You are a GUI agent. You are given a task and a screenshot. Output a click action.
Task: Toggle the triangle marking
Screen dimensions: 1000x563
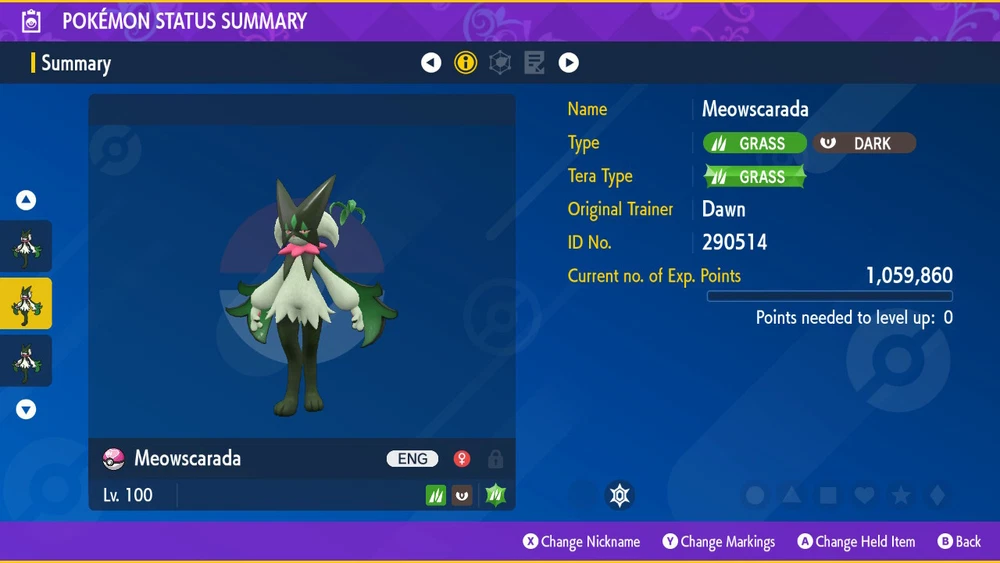[792, 495]
